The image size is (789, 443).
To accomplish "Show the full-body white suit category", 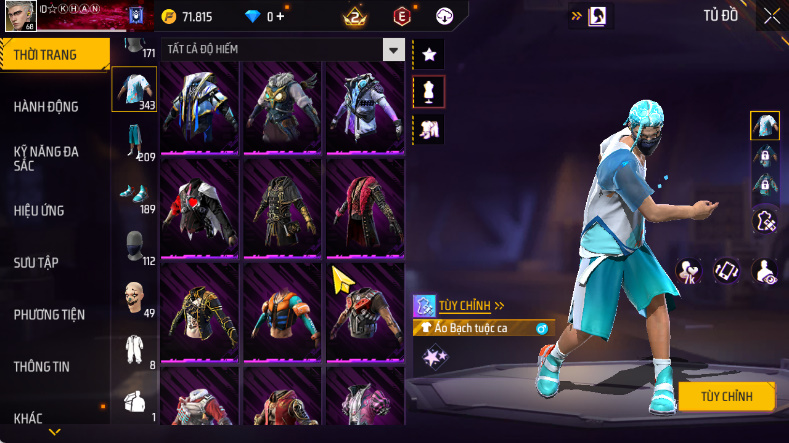I will [x=134, y=350].
